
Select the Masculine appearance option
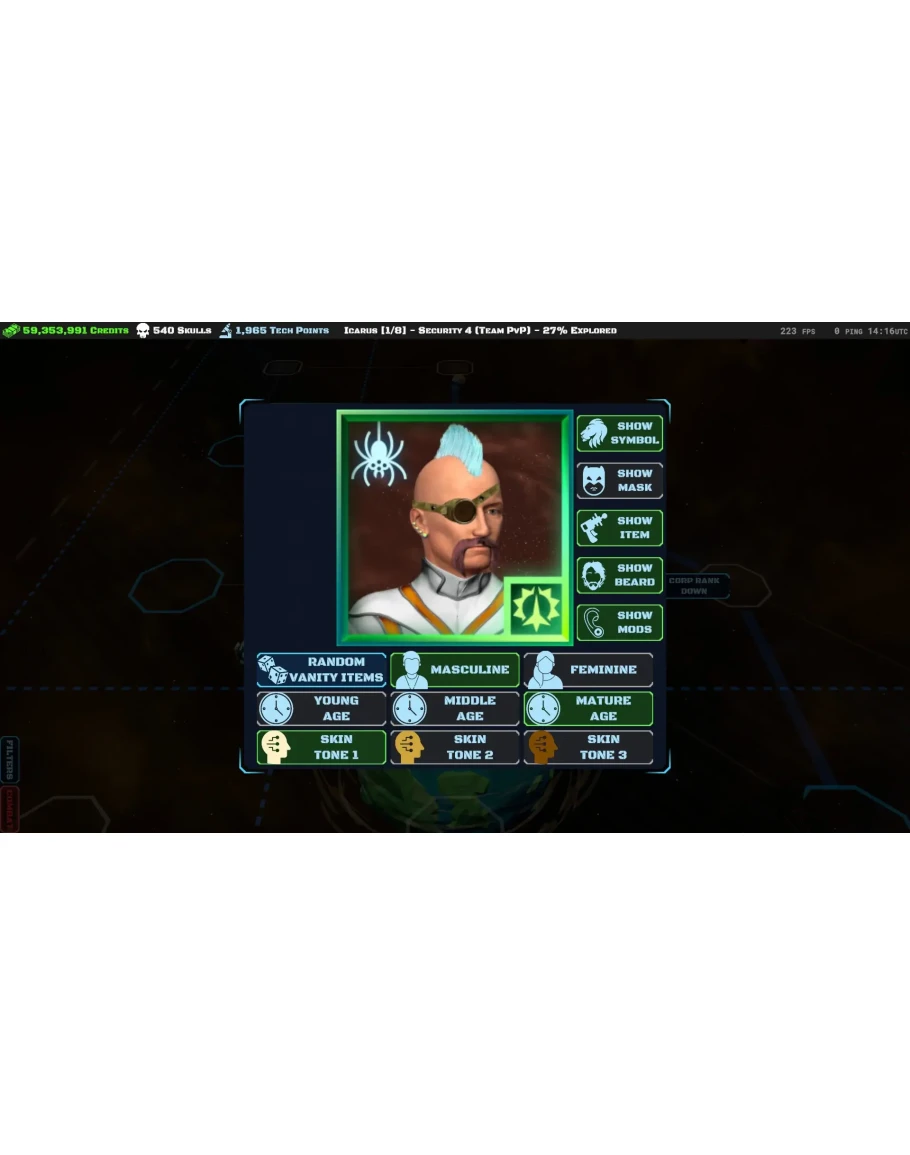(455, 670)
